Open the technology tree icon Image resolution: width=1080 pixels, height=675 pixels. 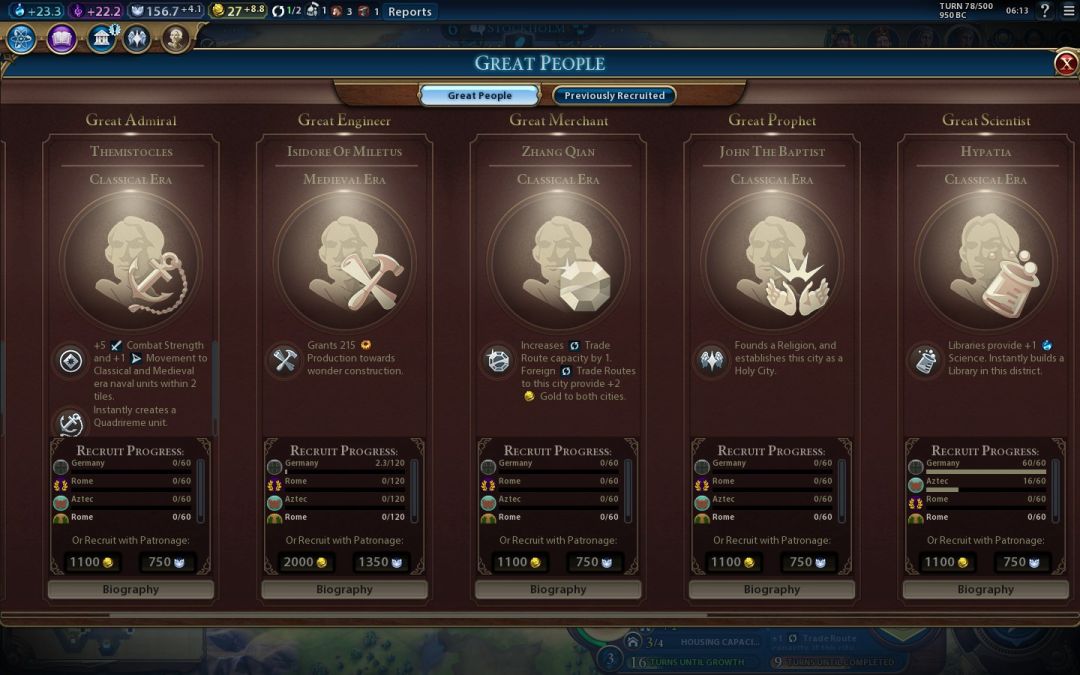(22, 39)
